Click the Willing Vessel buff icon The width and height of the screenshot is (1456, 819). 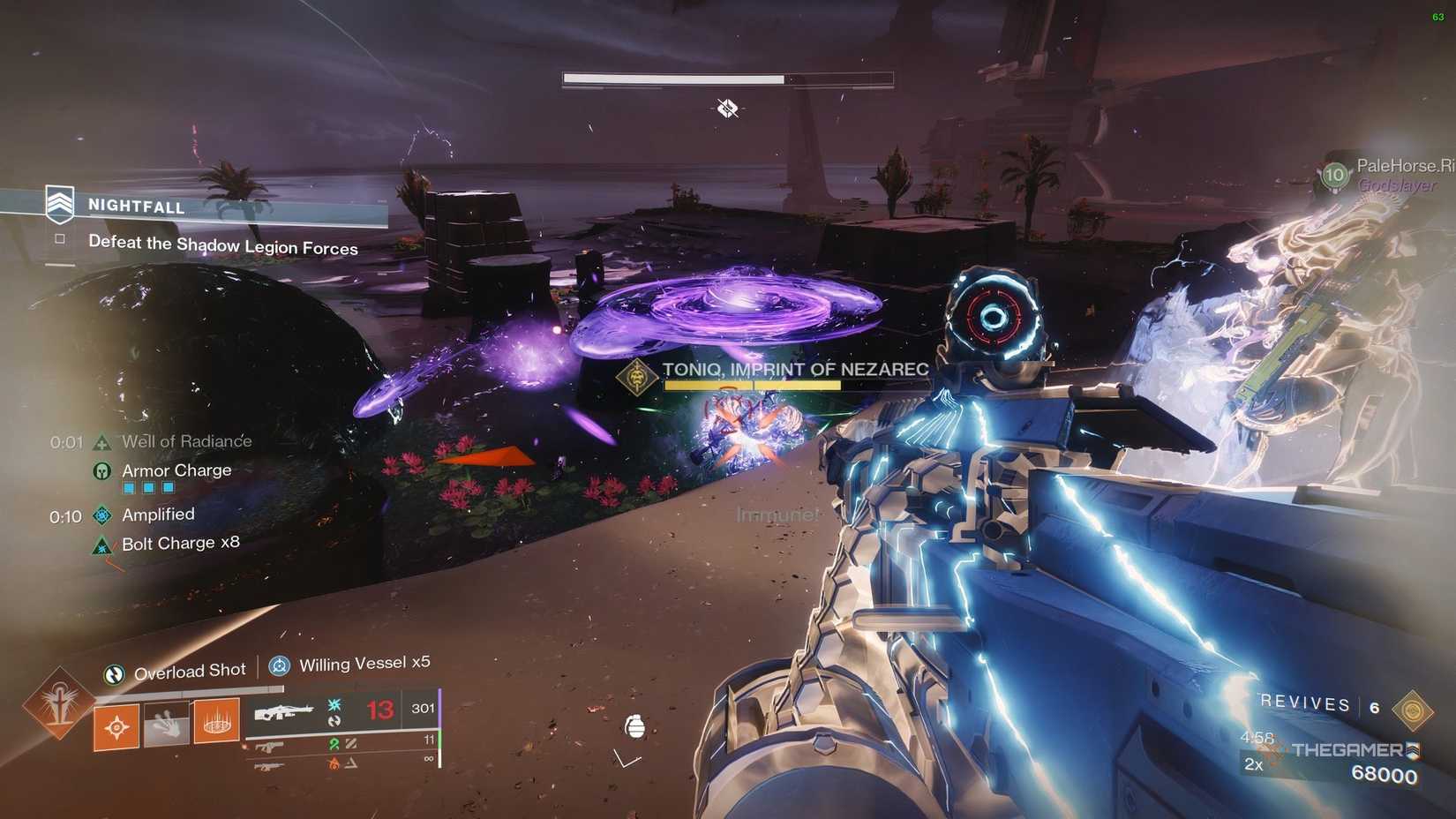point(279,665)
